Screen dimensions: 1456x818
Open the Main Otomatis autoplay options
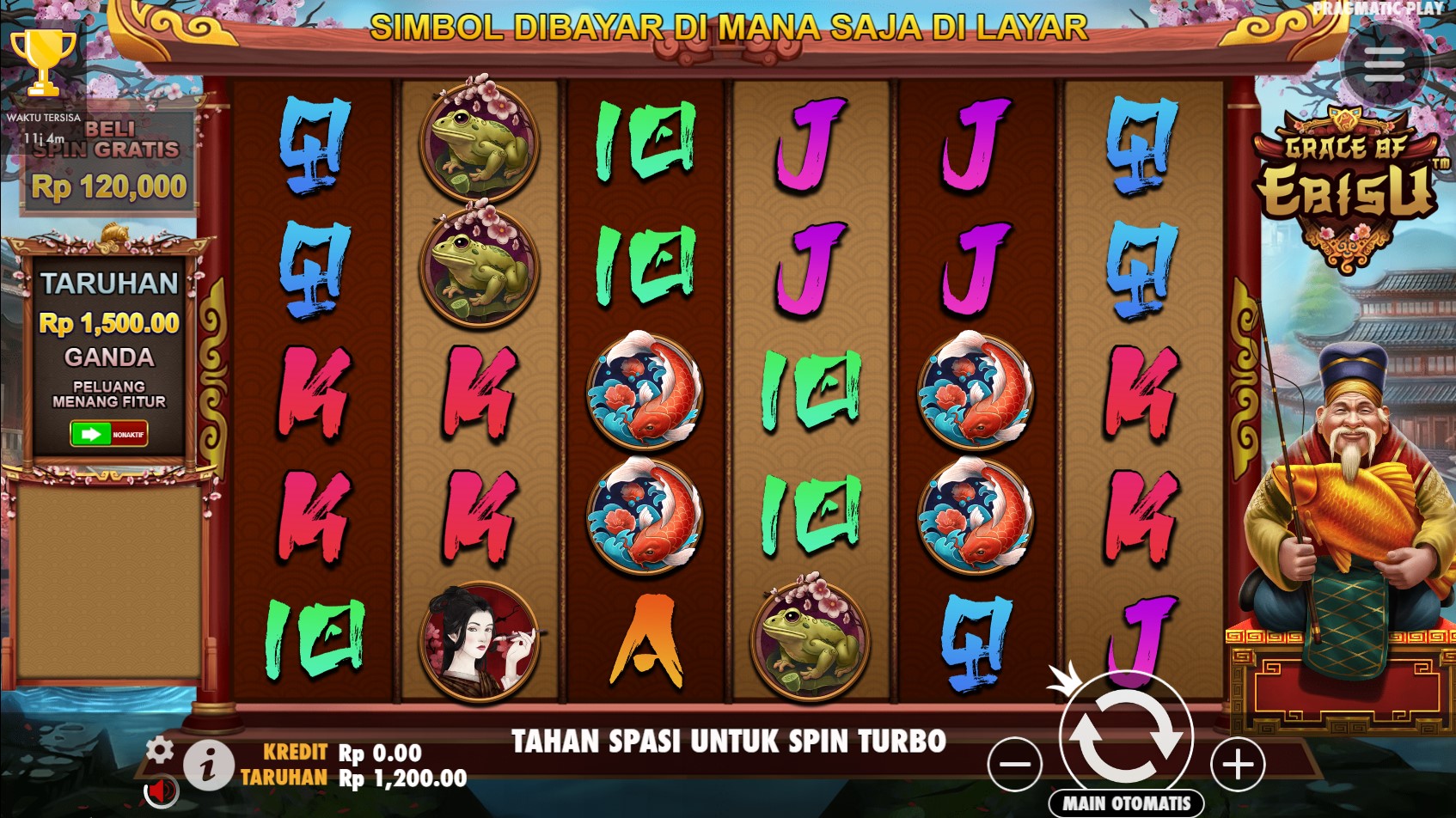(x=1126, y=803)
